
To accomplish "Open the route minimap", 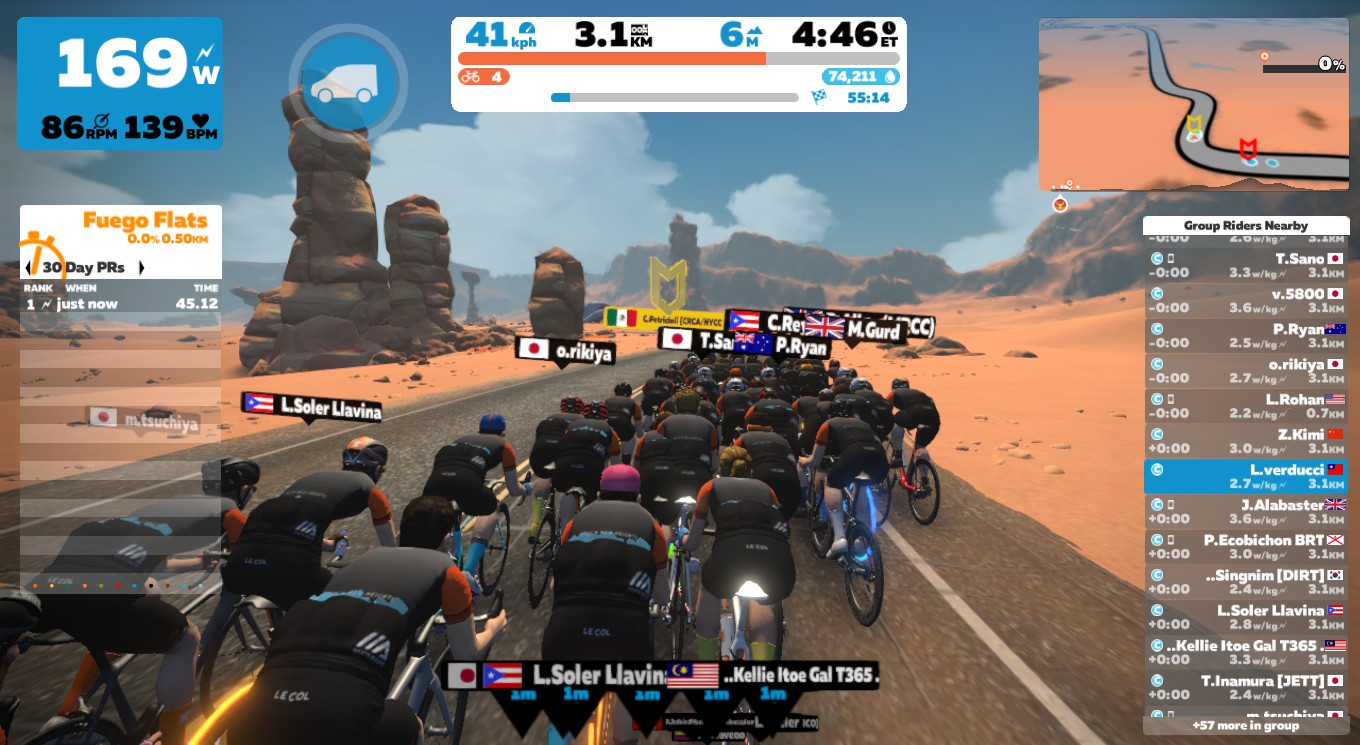I will [1193, 103].
